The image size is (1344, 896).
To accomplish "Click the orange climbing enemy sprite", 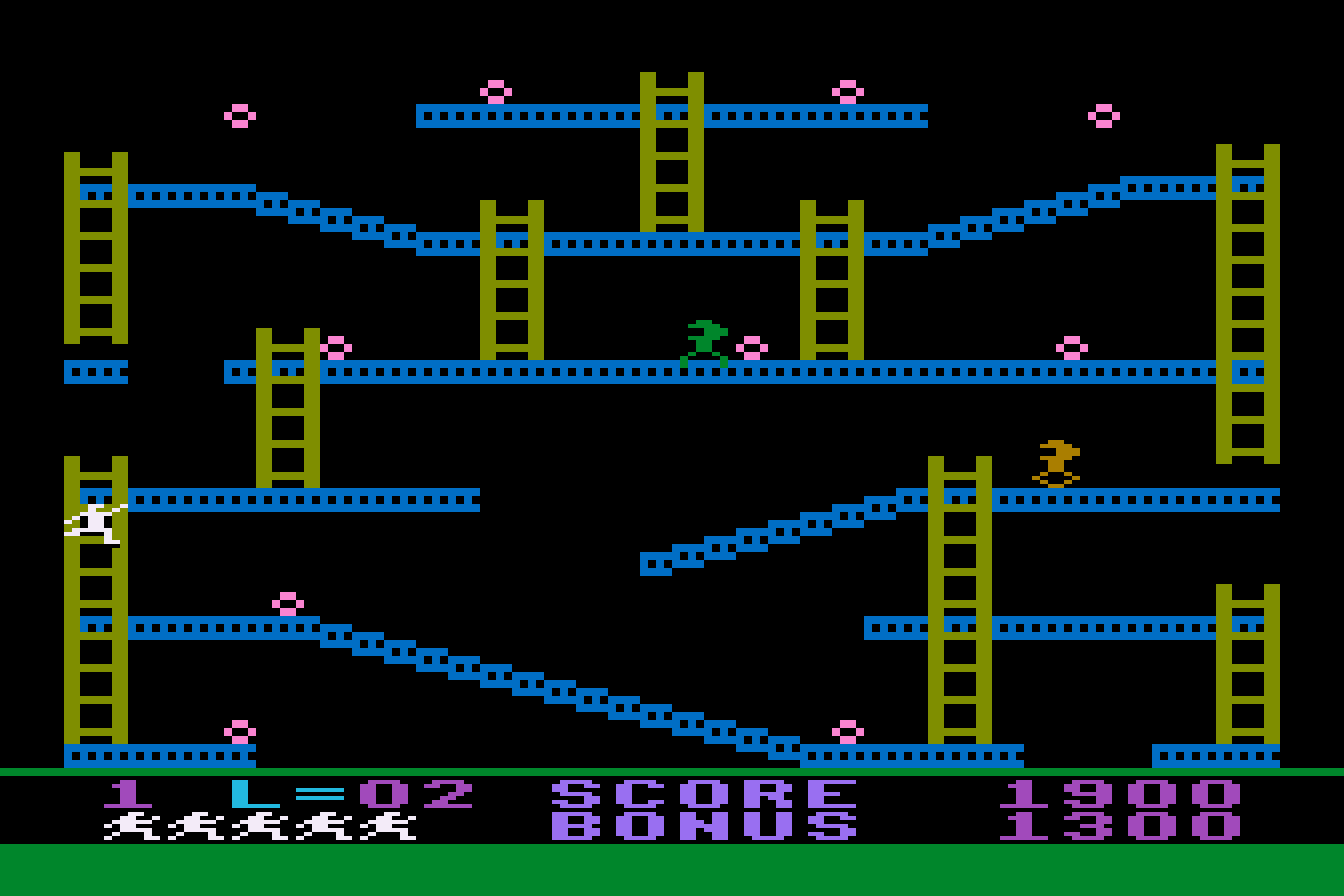I will click(x=1057, y=459).
